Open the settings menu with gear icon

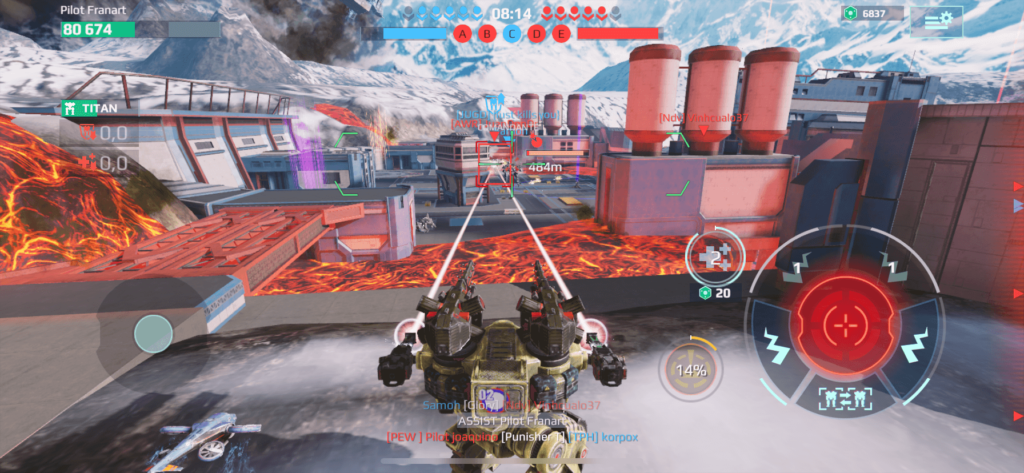click(x=937, y=20)
